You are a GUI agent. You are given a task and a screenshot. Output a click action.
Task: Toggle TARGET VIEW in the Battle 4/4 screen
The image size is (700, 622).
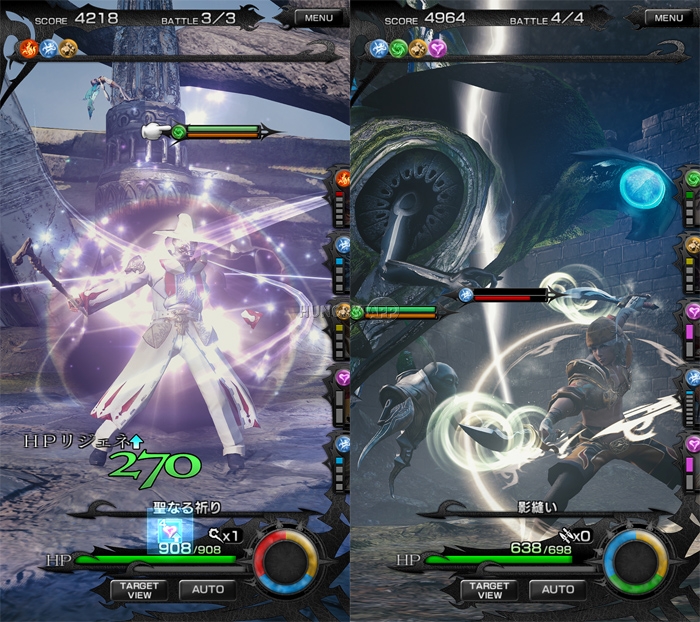[x=490, y=590]
